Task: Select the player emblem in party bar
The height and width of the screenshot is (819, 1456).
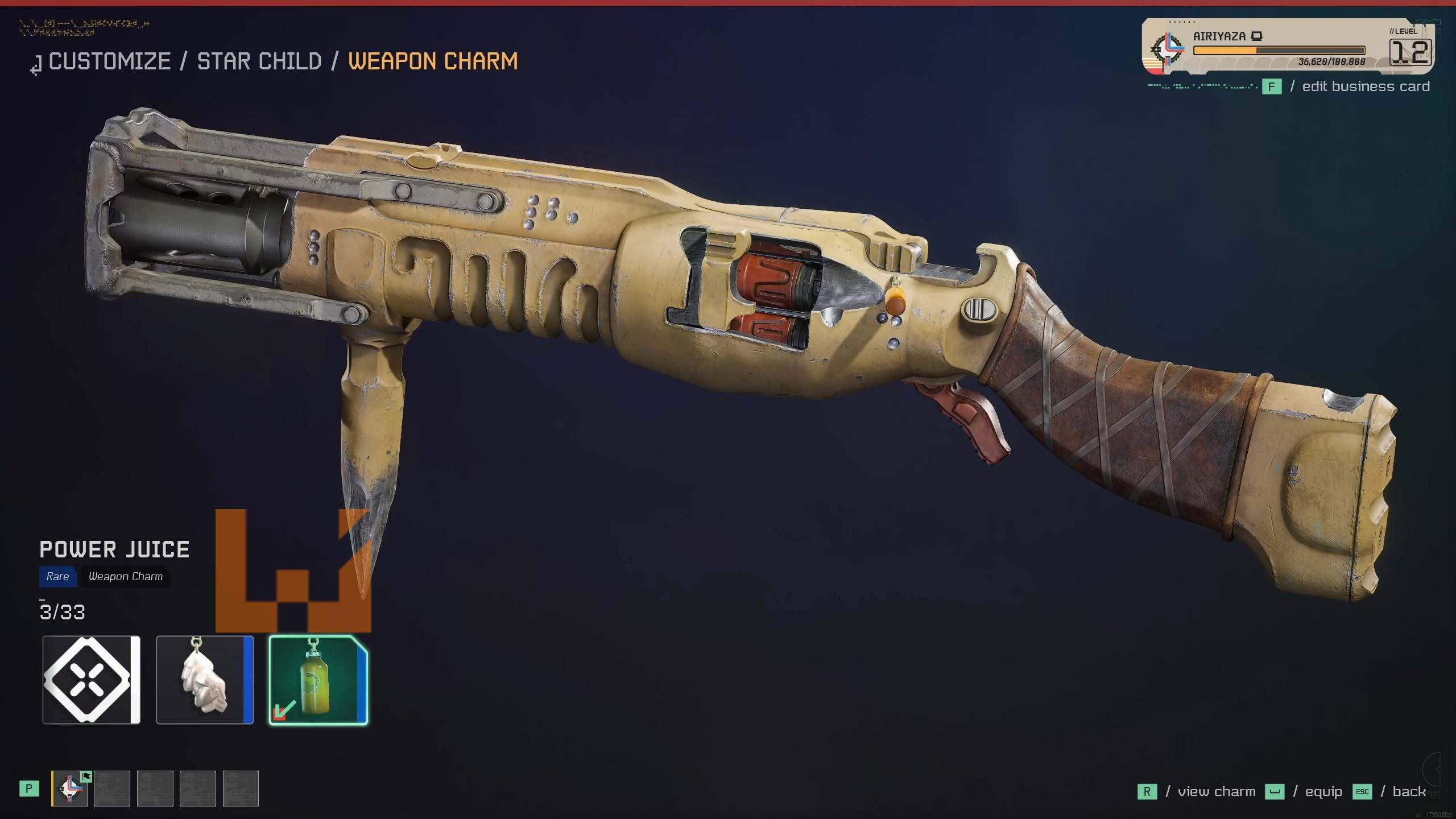Action: pyautogui.click(x=70, y=788)
